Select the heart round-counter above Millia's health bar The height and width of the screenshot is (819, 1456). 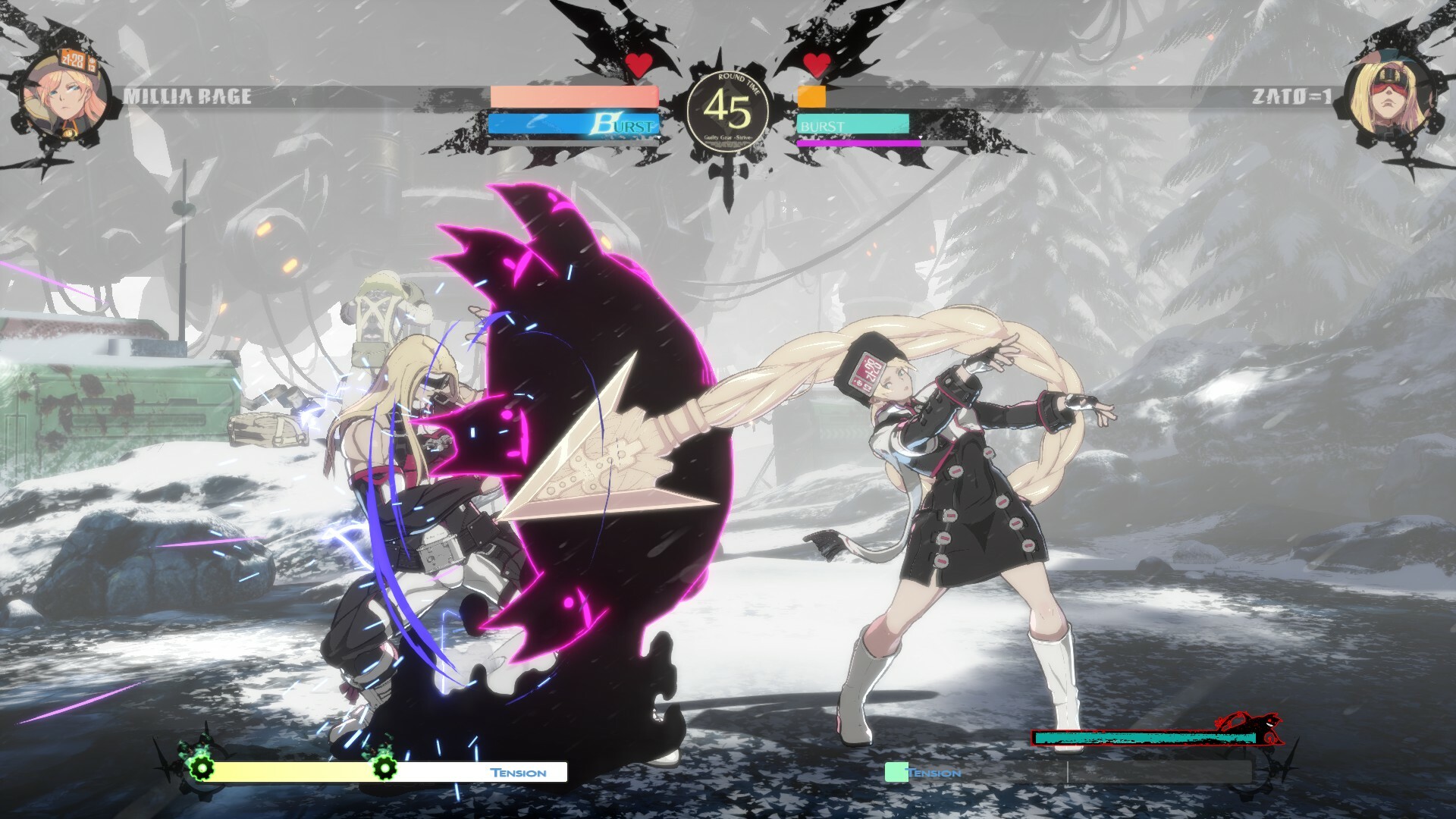pyautogui.click(x=642, y=65)
